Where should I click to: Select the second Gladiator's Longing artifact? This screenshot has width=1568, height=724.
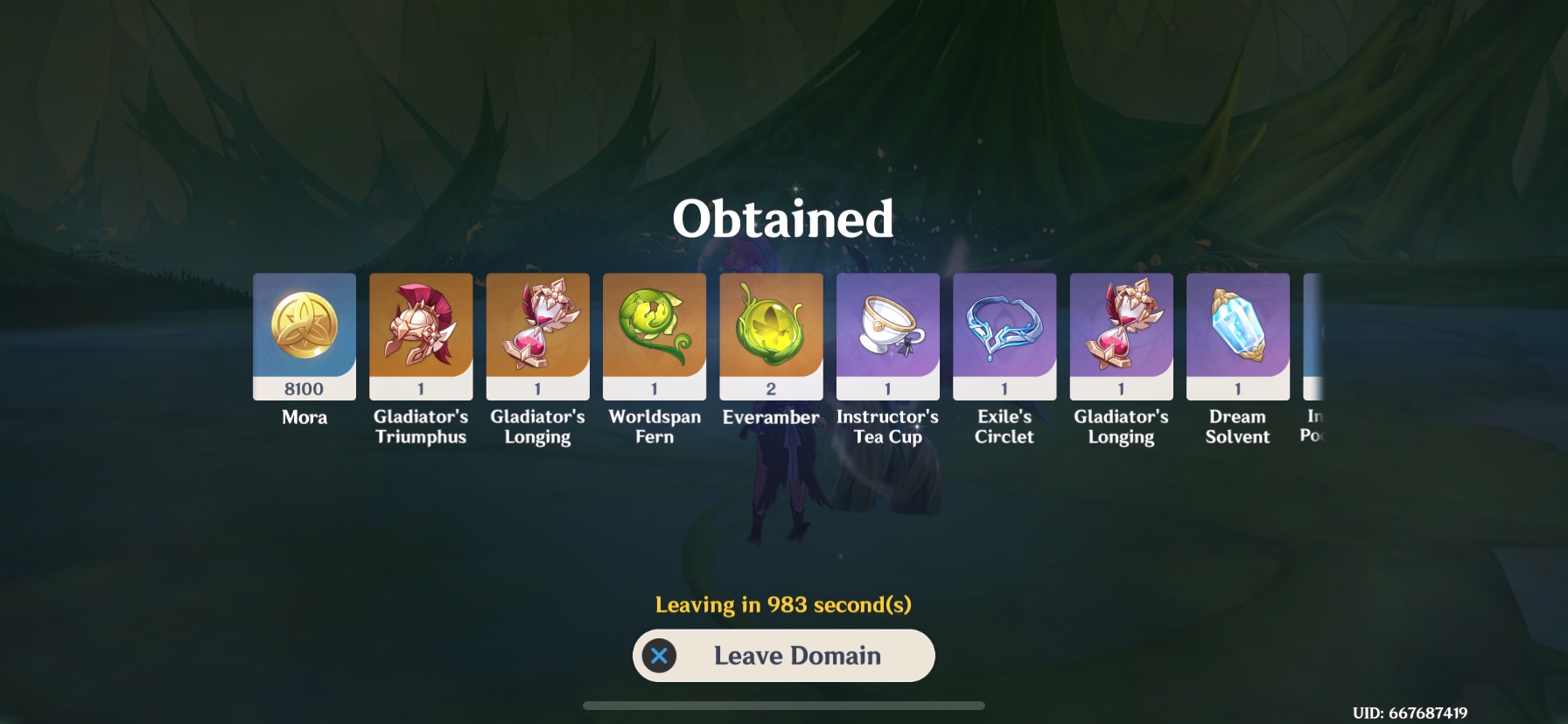coord(1121,335)
